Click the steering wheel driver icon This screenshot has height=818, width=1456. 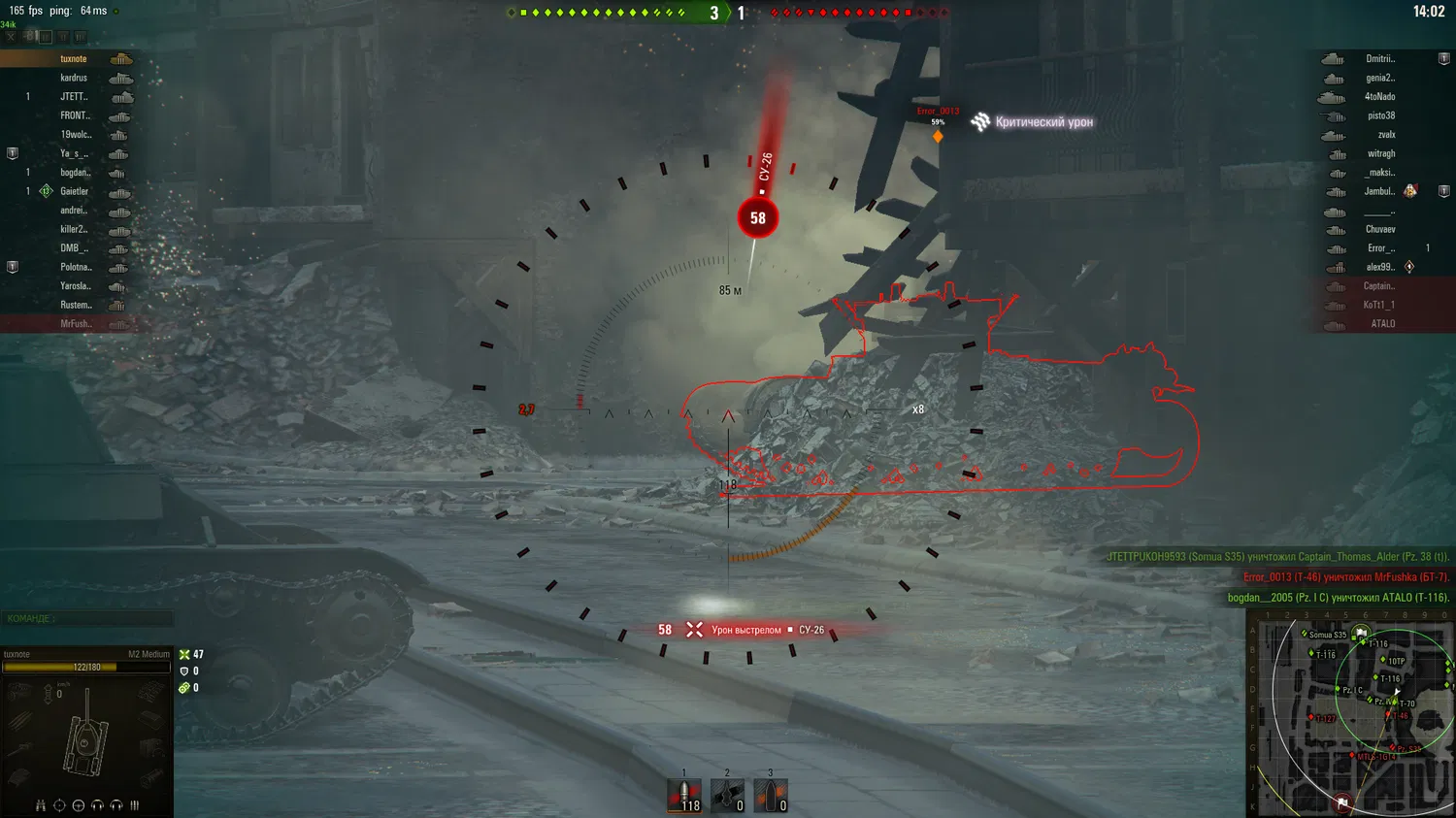(79, 805)
